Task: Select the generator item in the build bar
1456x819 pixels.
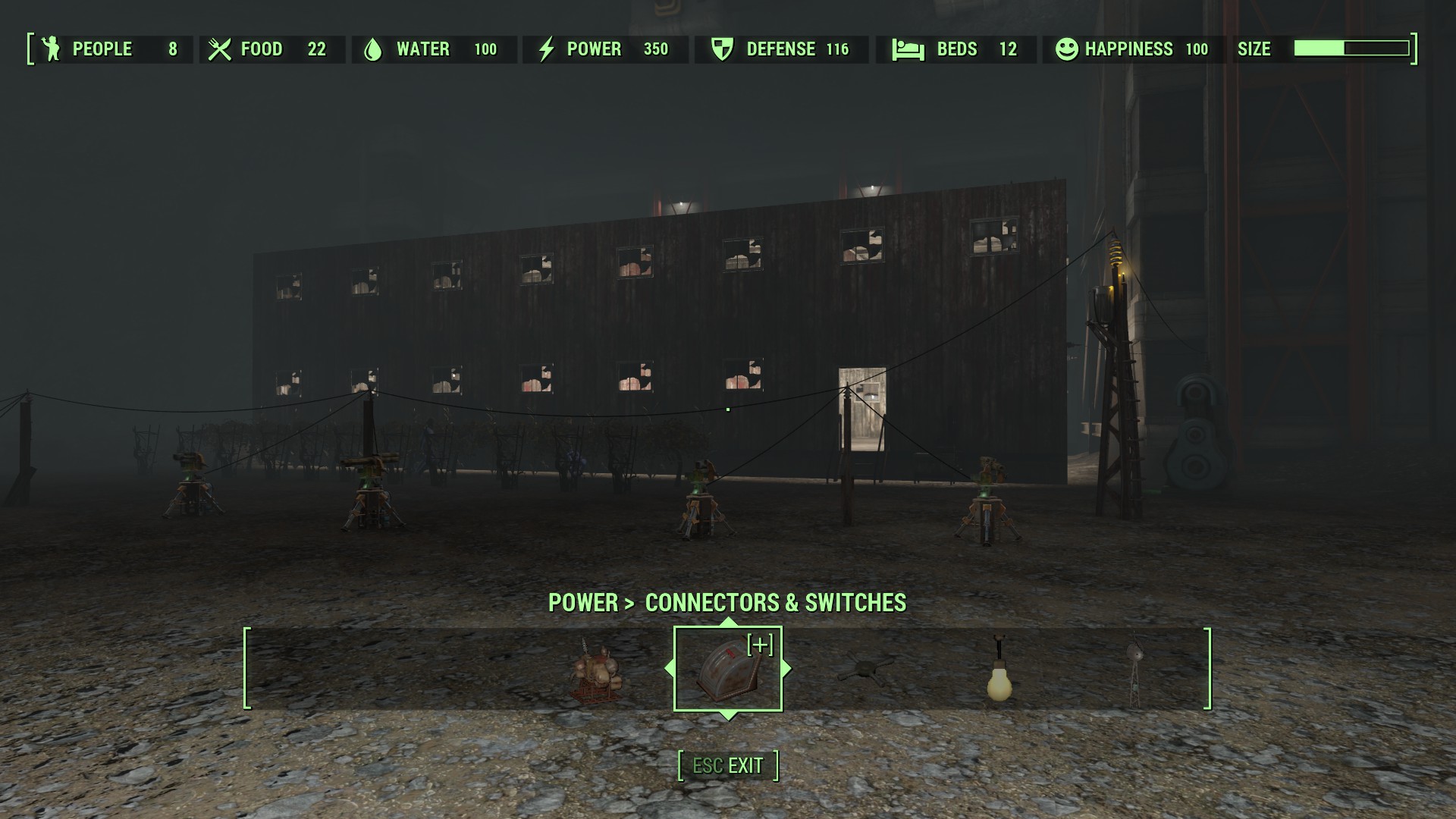Action: click(597, 672)
